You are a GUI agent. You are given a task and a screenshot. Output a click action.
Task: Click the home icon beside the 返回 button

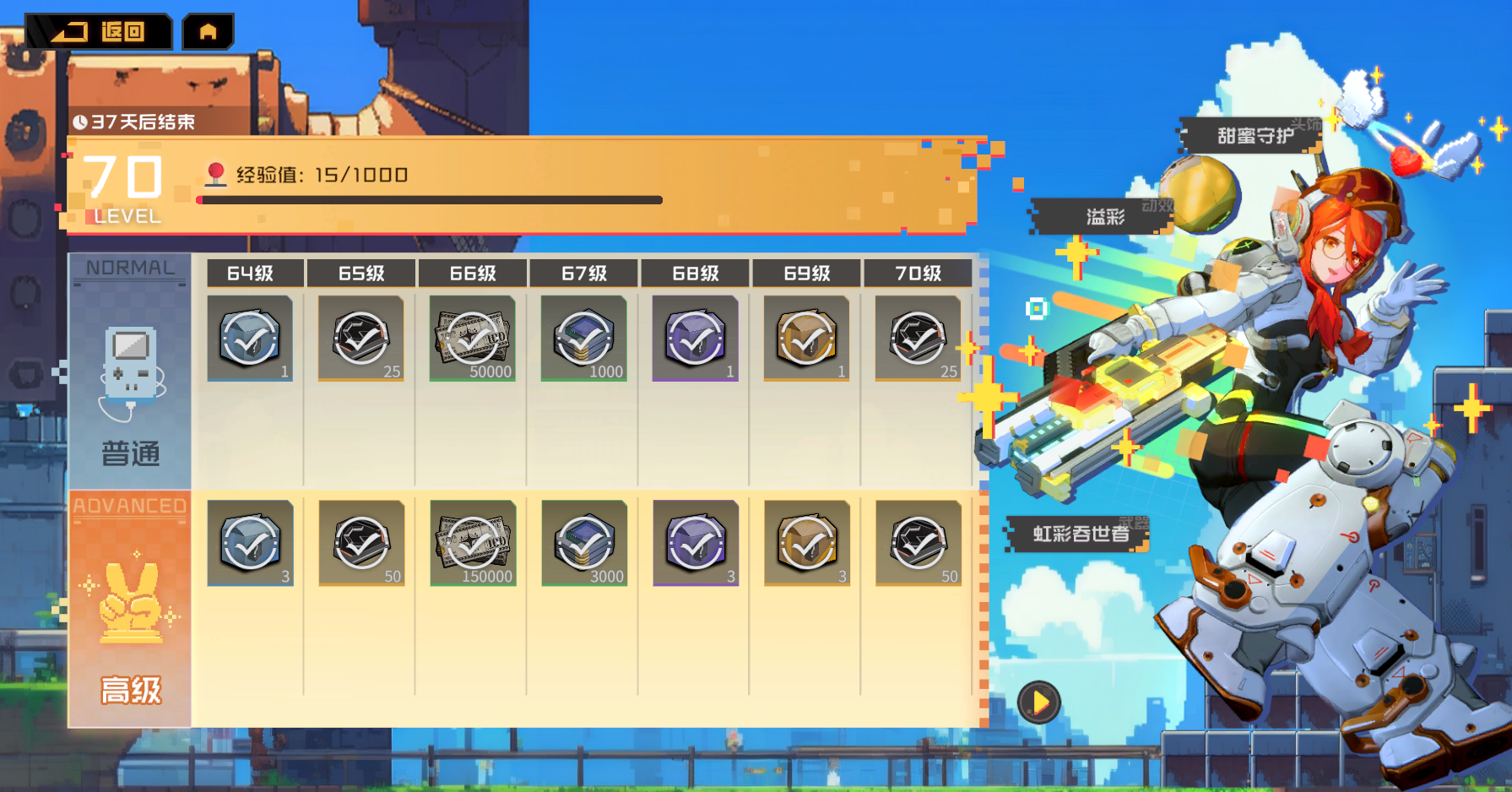tap(207, 31)
